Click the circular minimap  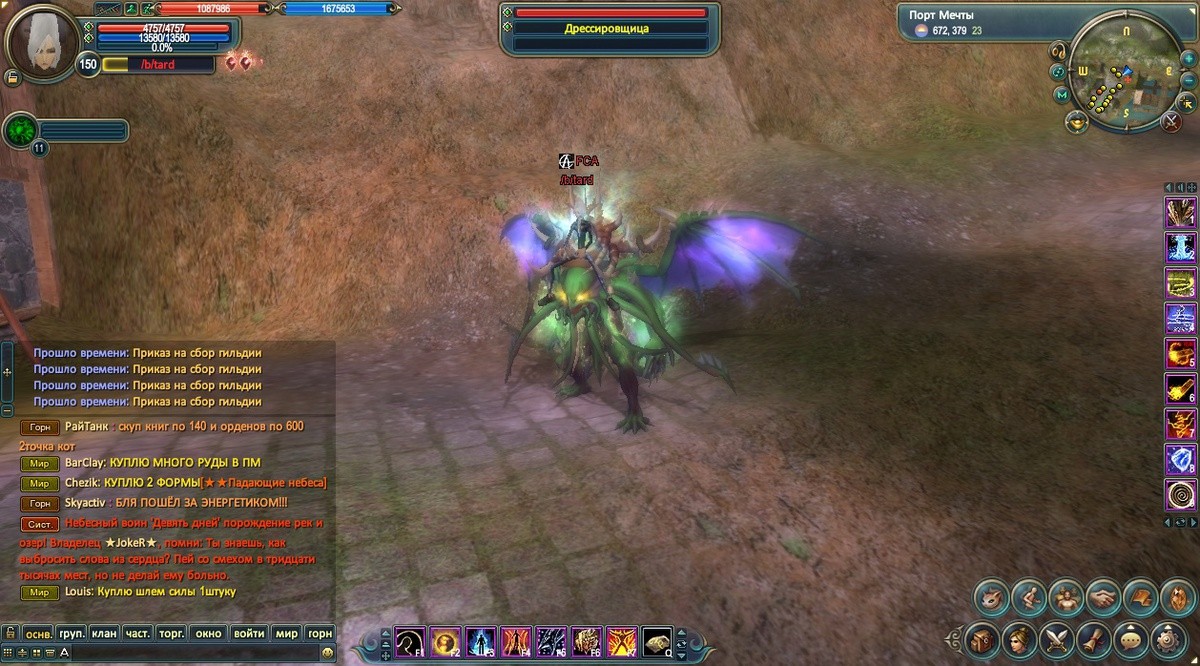click(1125, 75)
